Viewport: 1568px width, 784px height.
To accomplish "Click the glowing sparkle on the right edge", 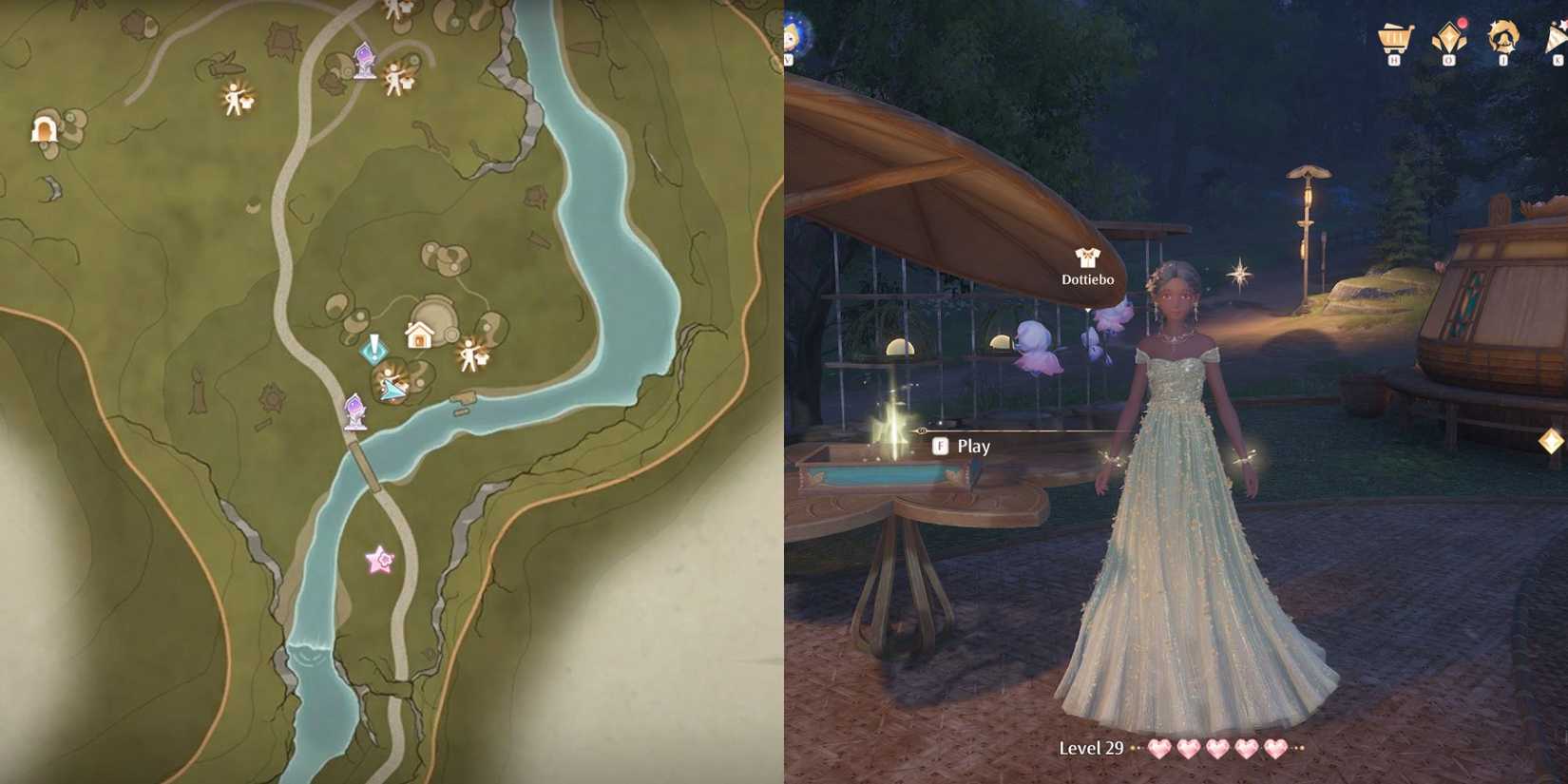I will pyautogui.click(x=1551, y=440).
